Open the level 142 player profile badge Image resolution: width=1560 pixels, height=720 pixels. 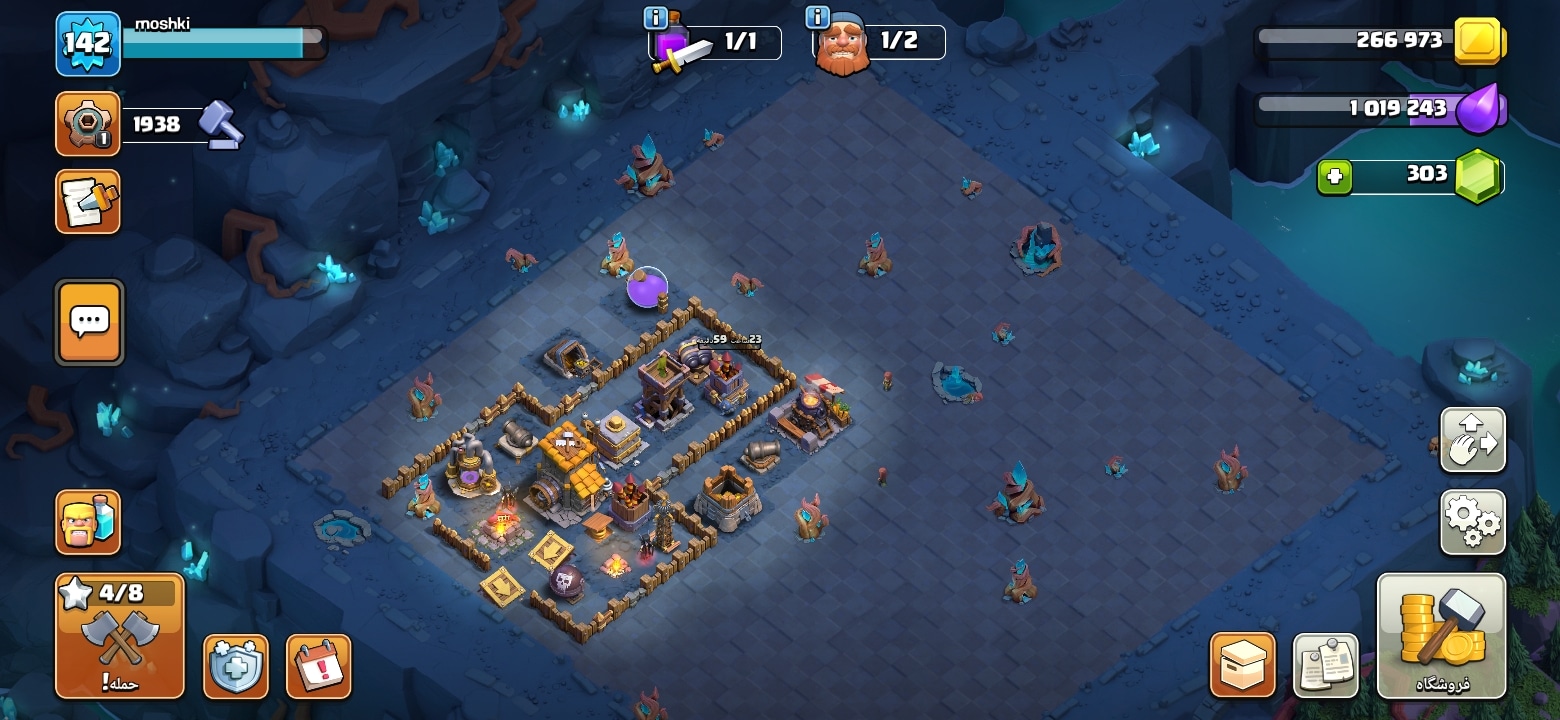click(x=88, y=45)
